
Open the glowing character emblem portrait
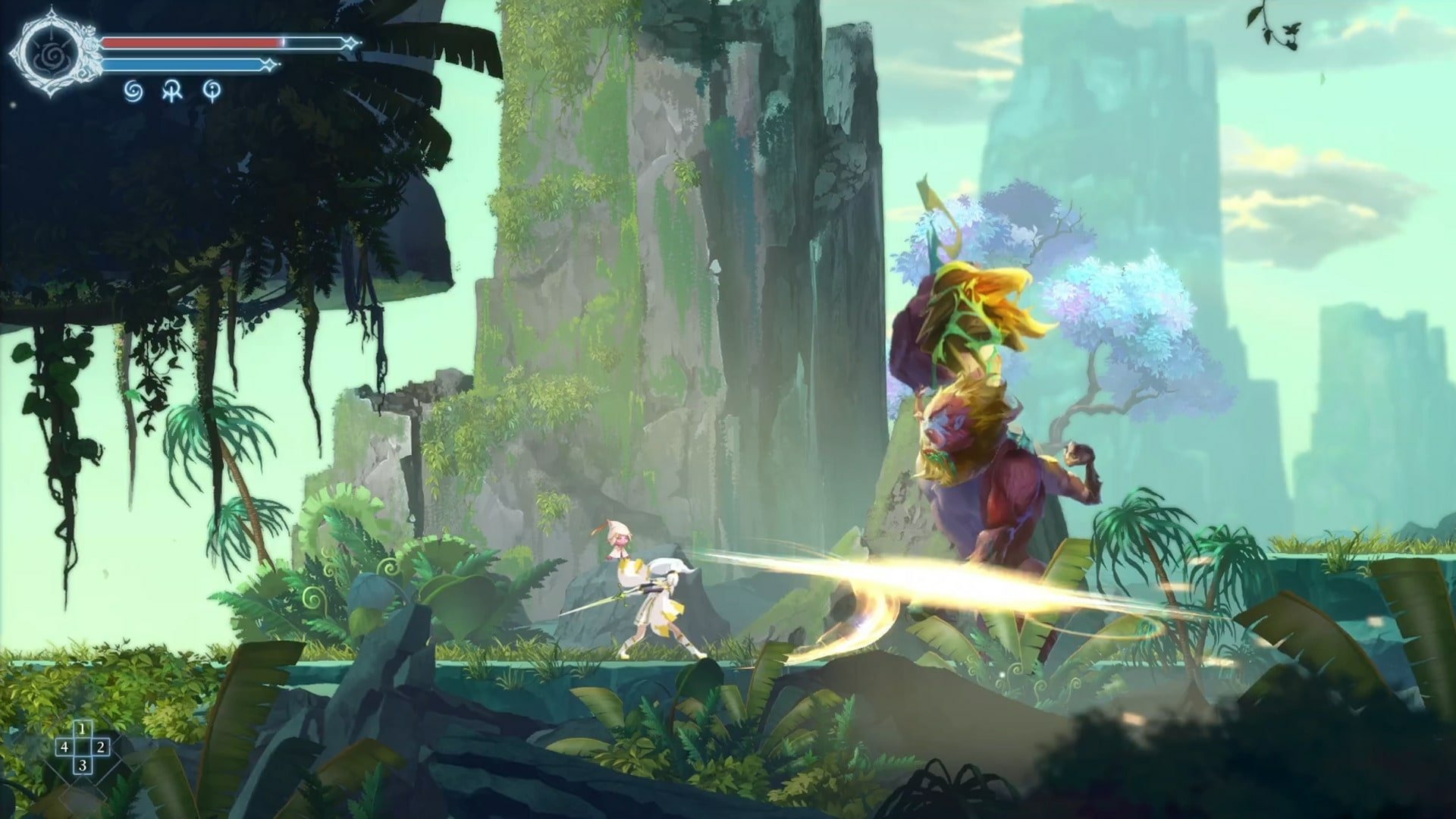[52, 55]
